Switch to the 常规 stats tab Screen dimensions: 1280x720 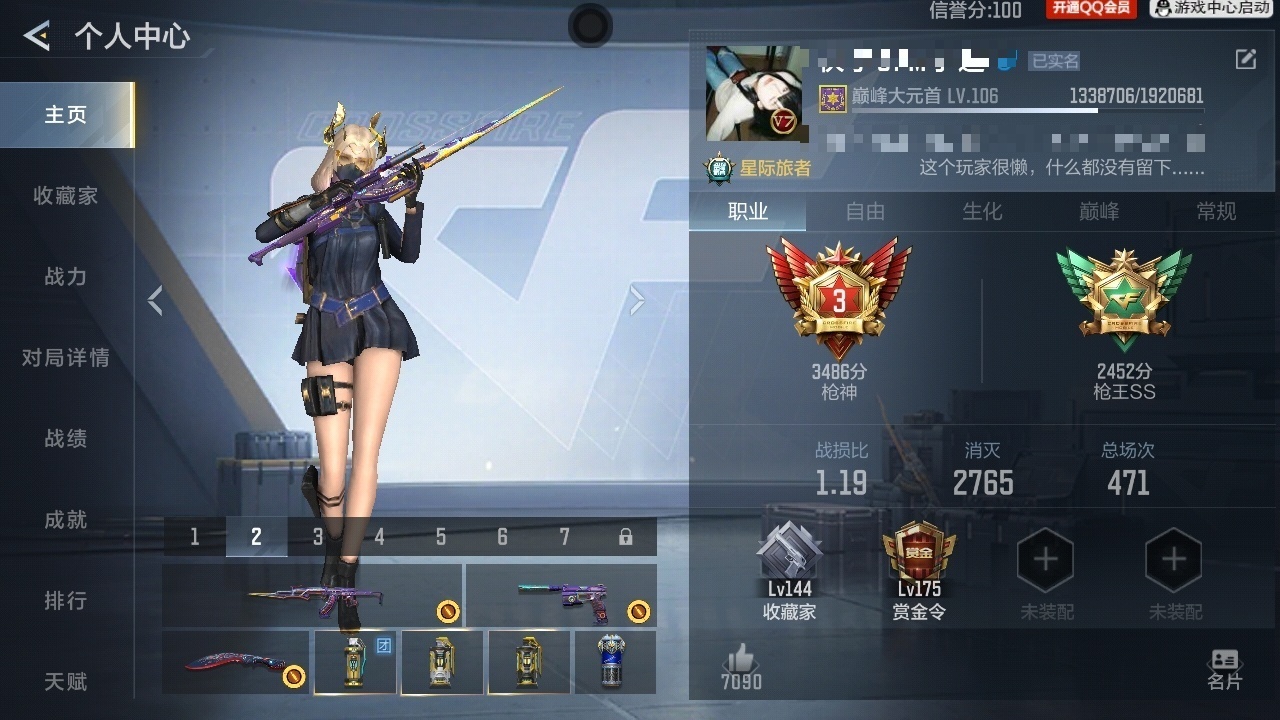pyautogui.click(x=1216, y=212)
